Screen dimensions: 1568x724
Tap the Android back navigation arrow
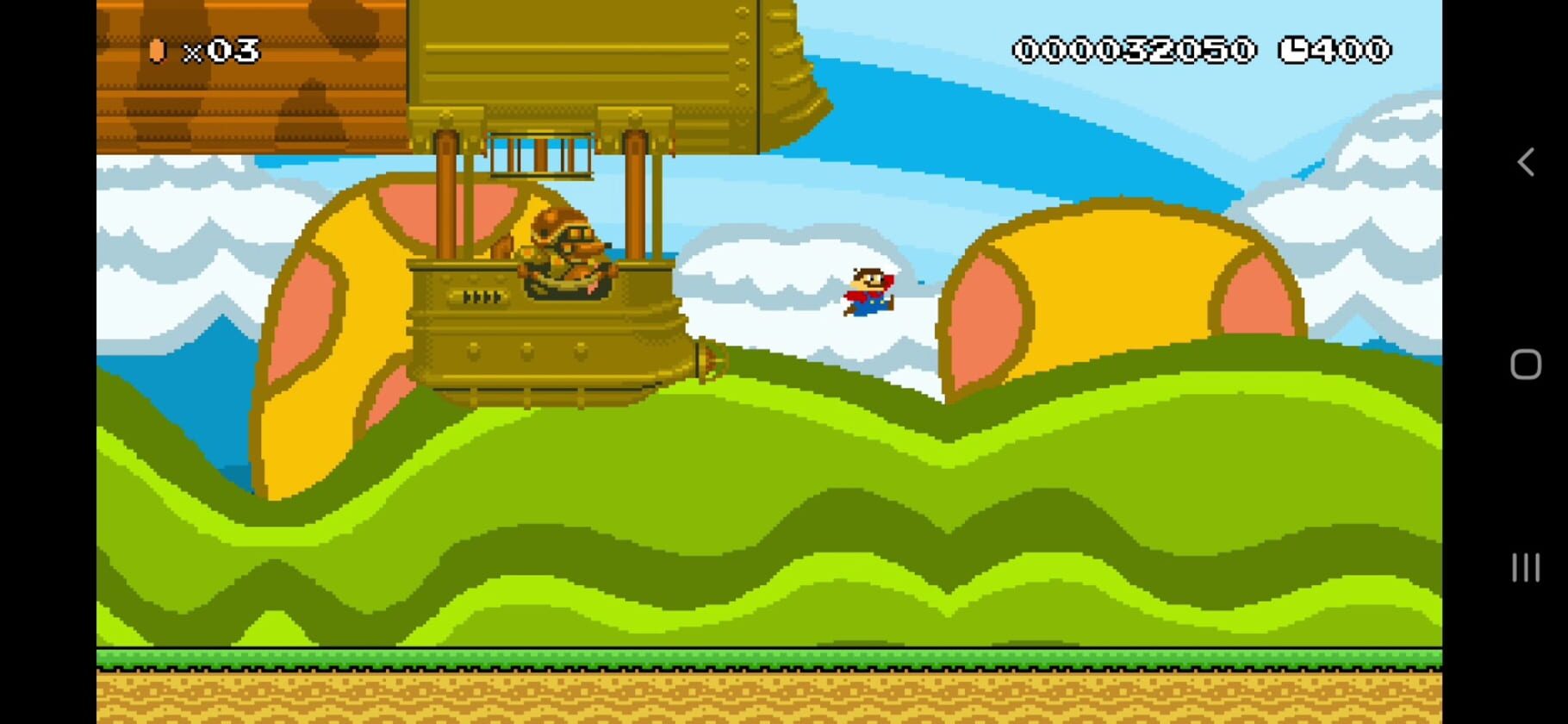pos(1525,160)
